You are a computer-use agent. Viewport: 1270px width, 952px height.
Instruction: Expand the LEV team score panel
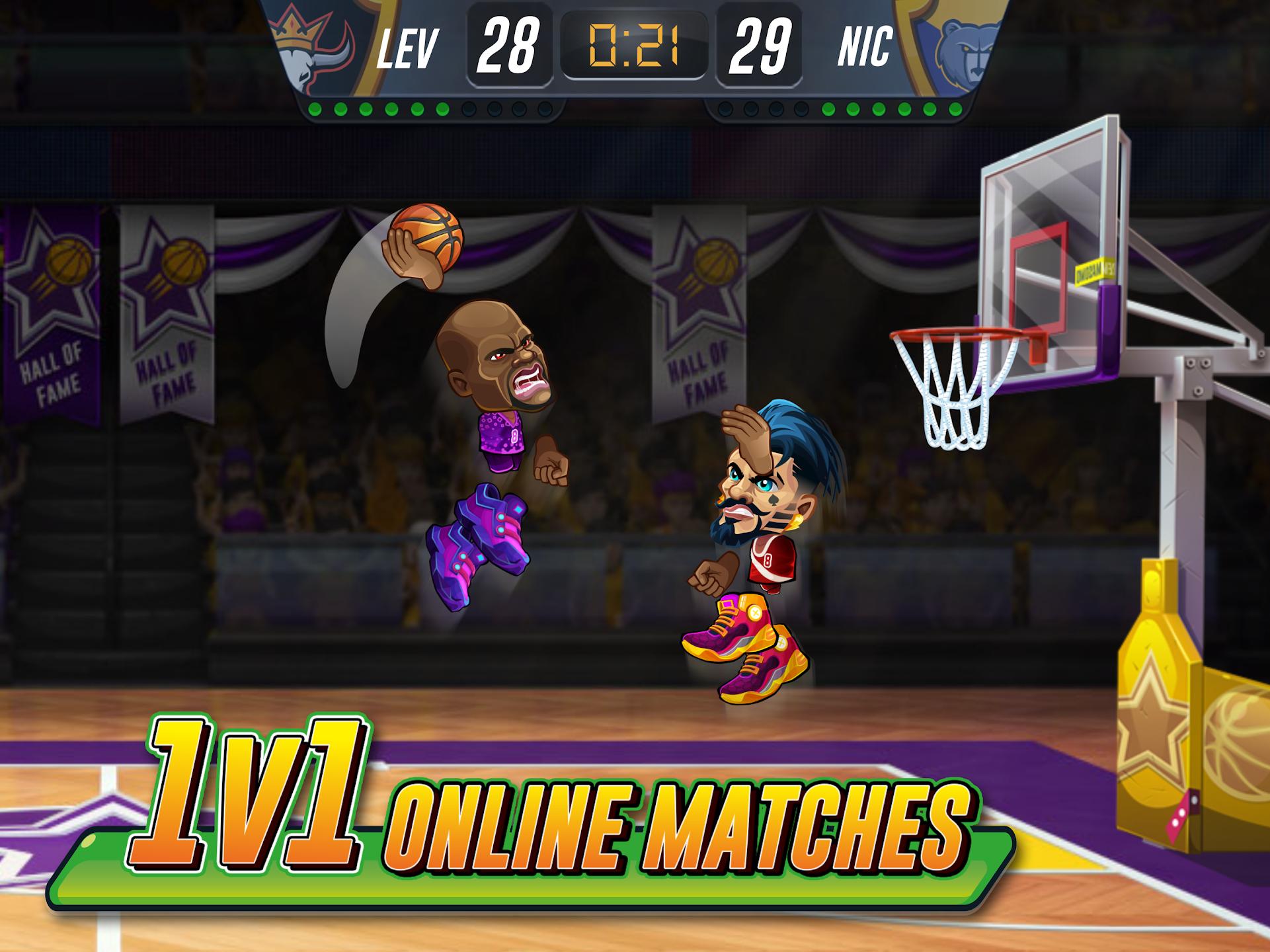tap(509, 46)
